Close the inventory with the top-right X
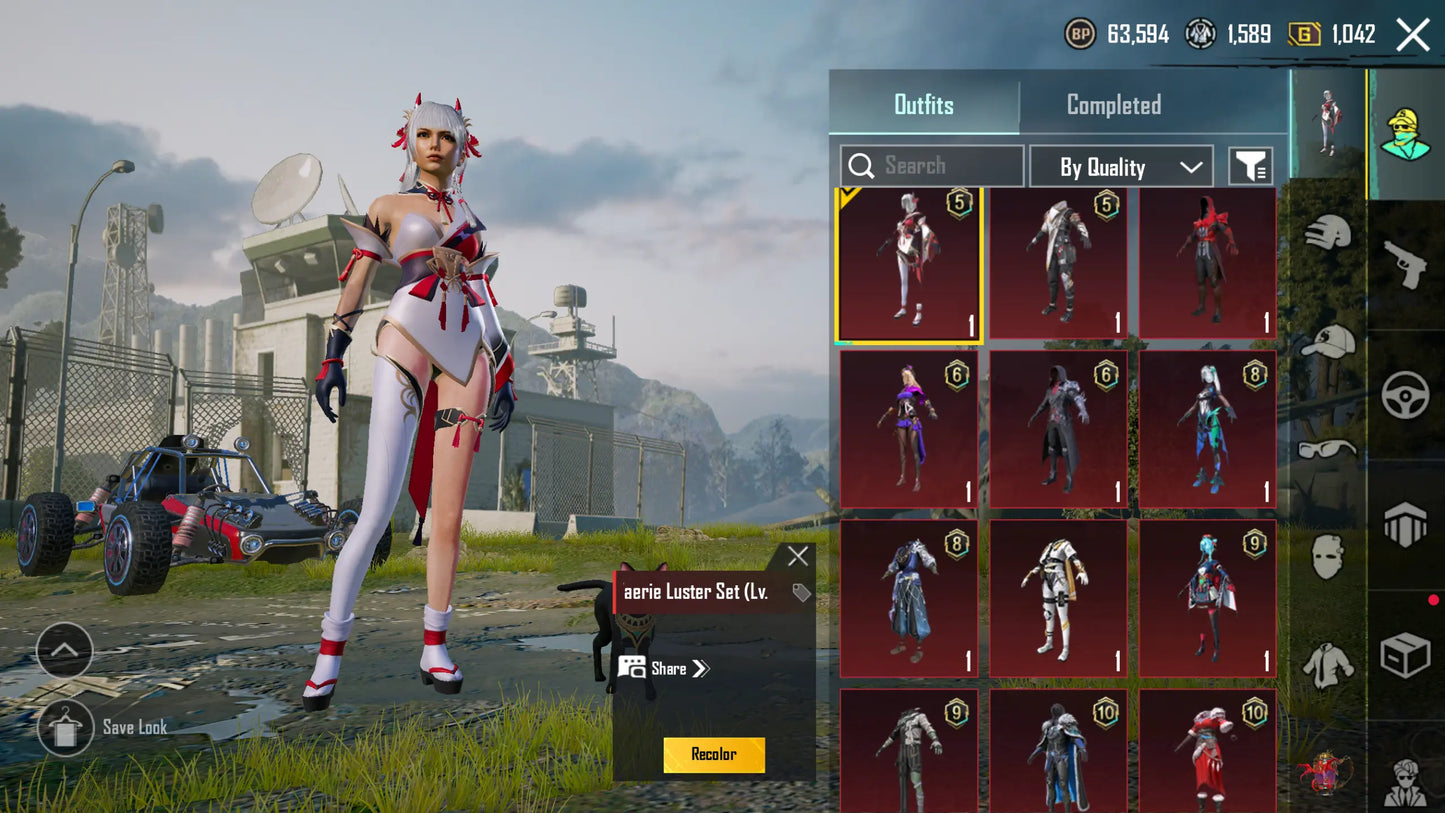The width and height of the screenshot is (1445, 813). click(x=1412, y=35)
